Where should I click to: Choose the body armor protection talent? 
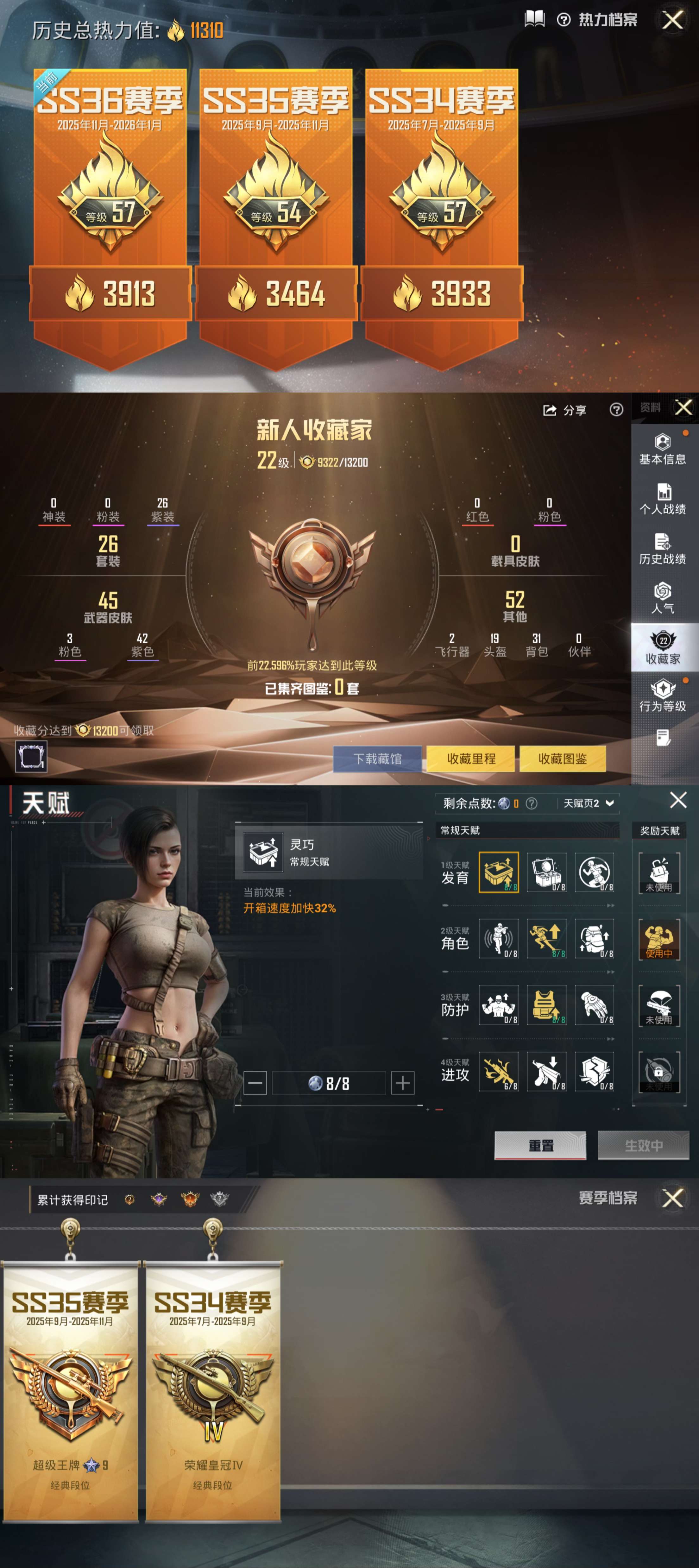[546, 1005]
